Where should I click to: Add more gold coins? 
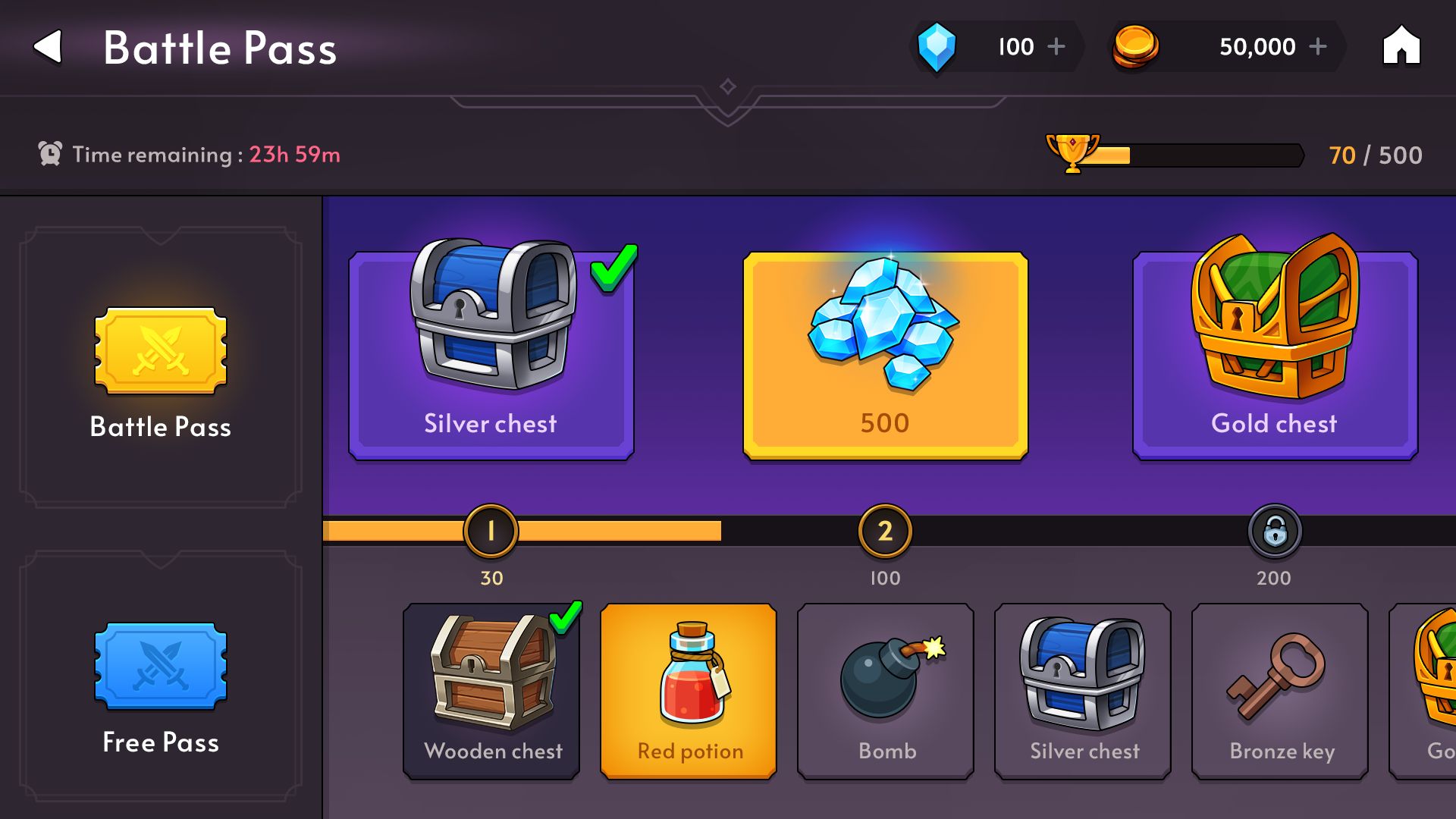(1318, 47)
